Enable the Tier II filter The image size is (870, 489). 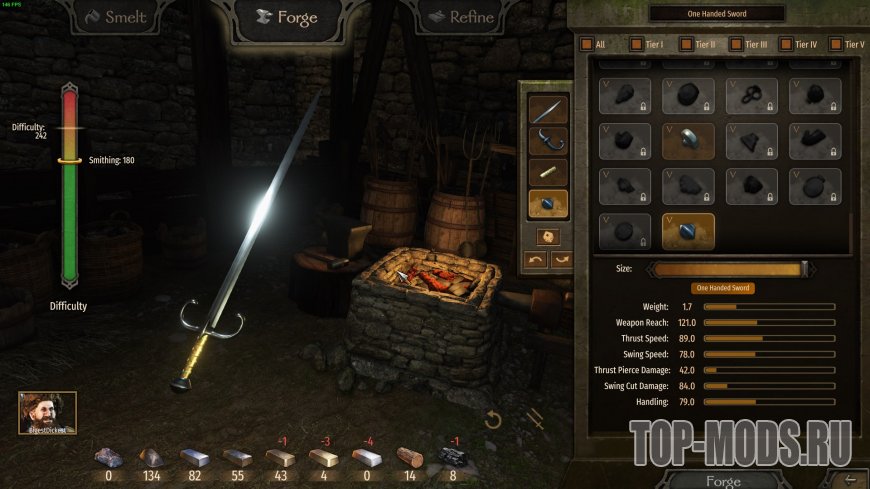tap(686, 45)
